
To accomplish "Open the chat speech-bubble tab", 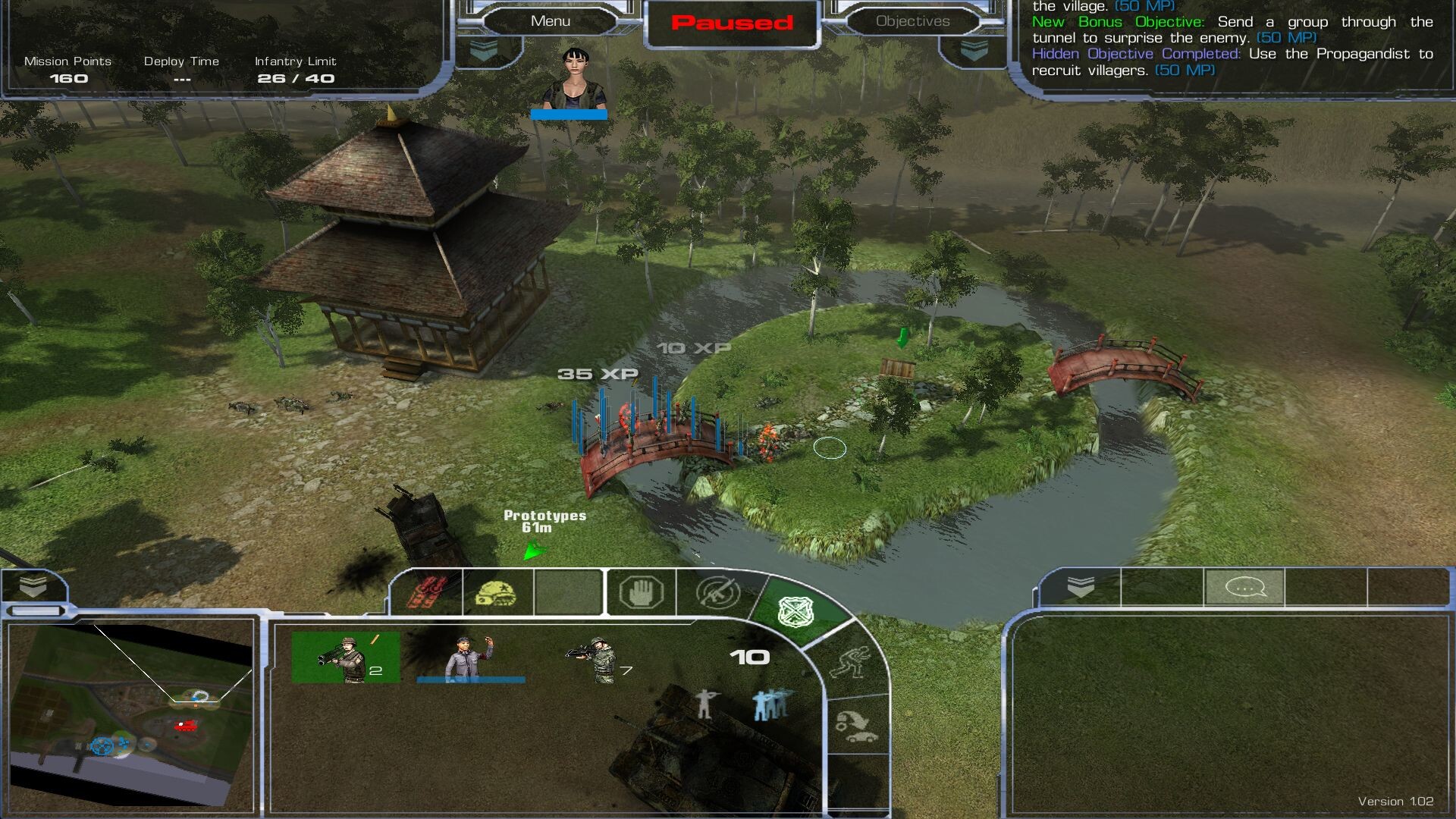I will [x=1244, y=587].
